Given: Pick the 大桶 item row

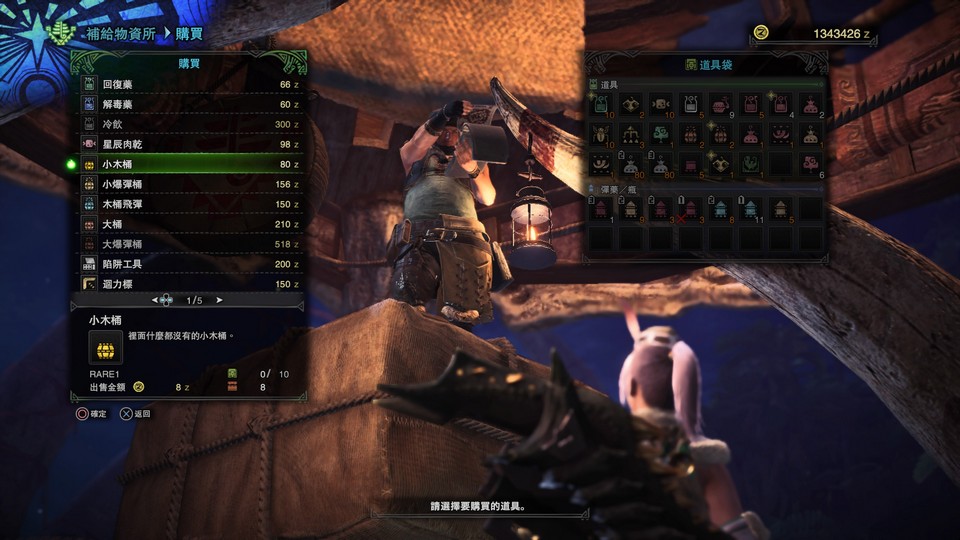Looking at the screenshot, I should [190, 224].
